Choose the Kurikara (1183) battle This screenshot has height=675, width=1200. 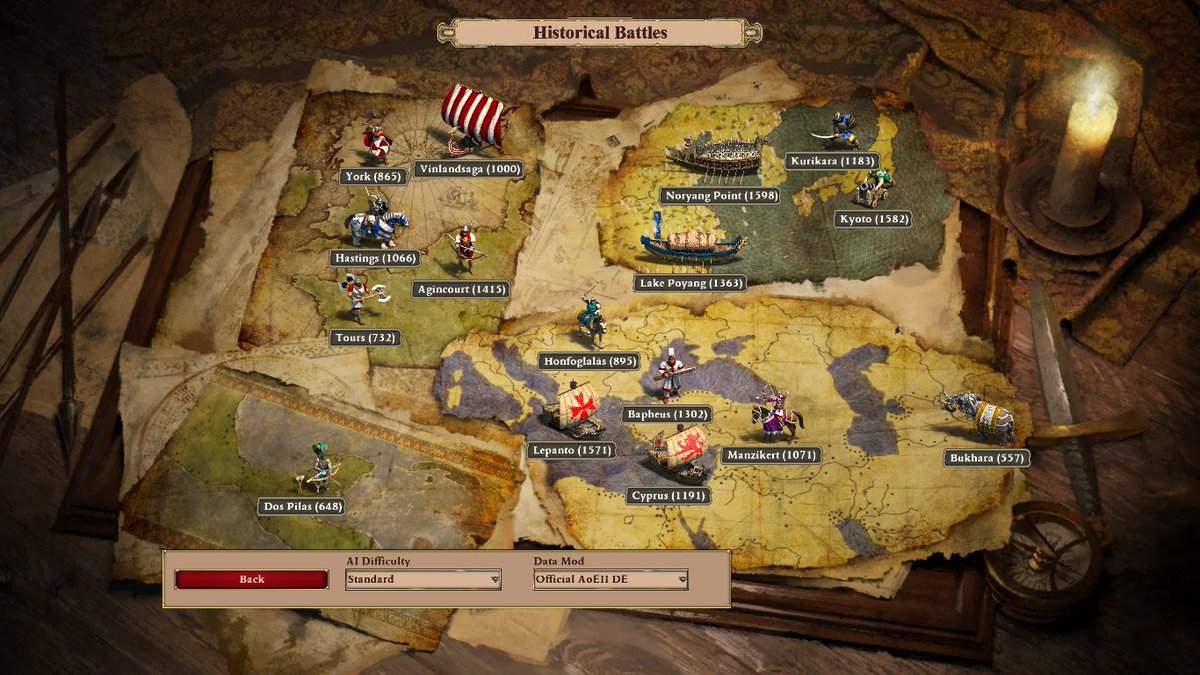pos(832,161)
